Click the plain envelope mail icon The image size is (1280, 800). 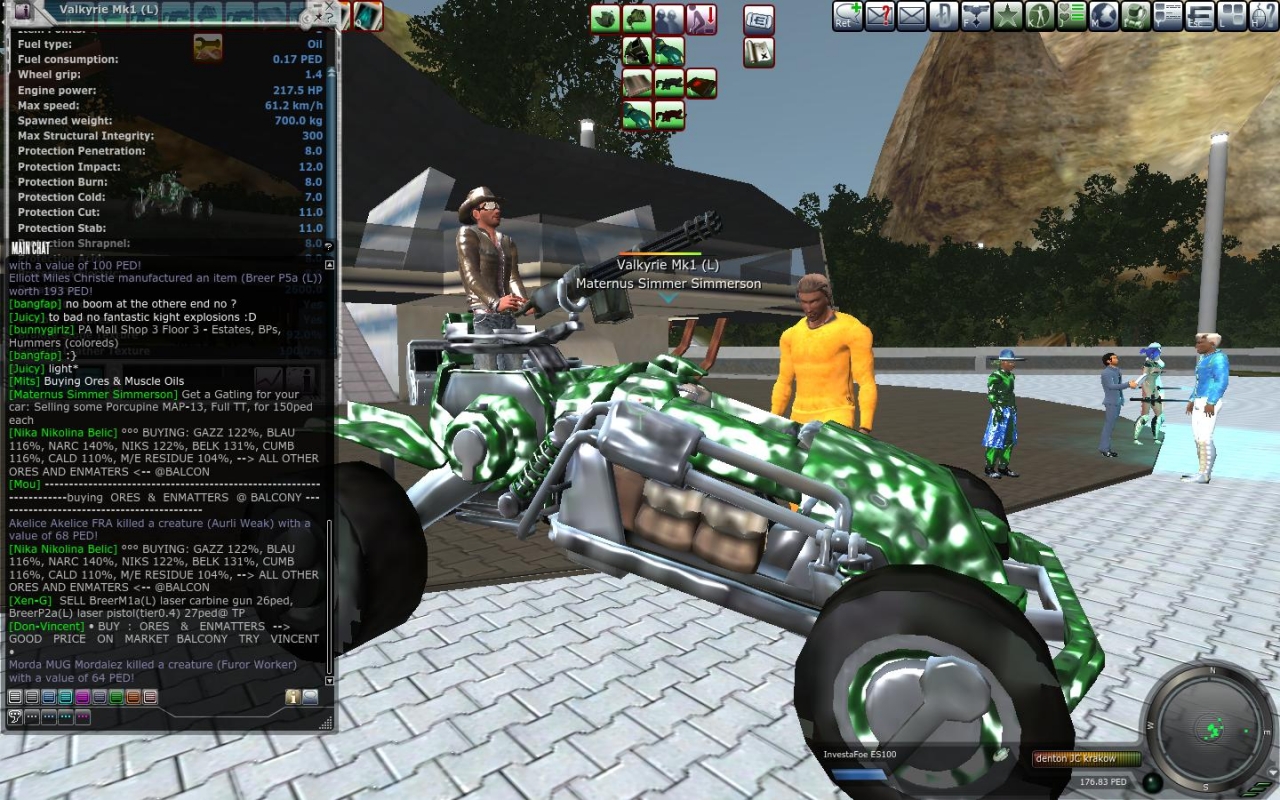pyautogui.click(x=912, y=16)
